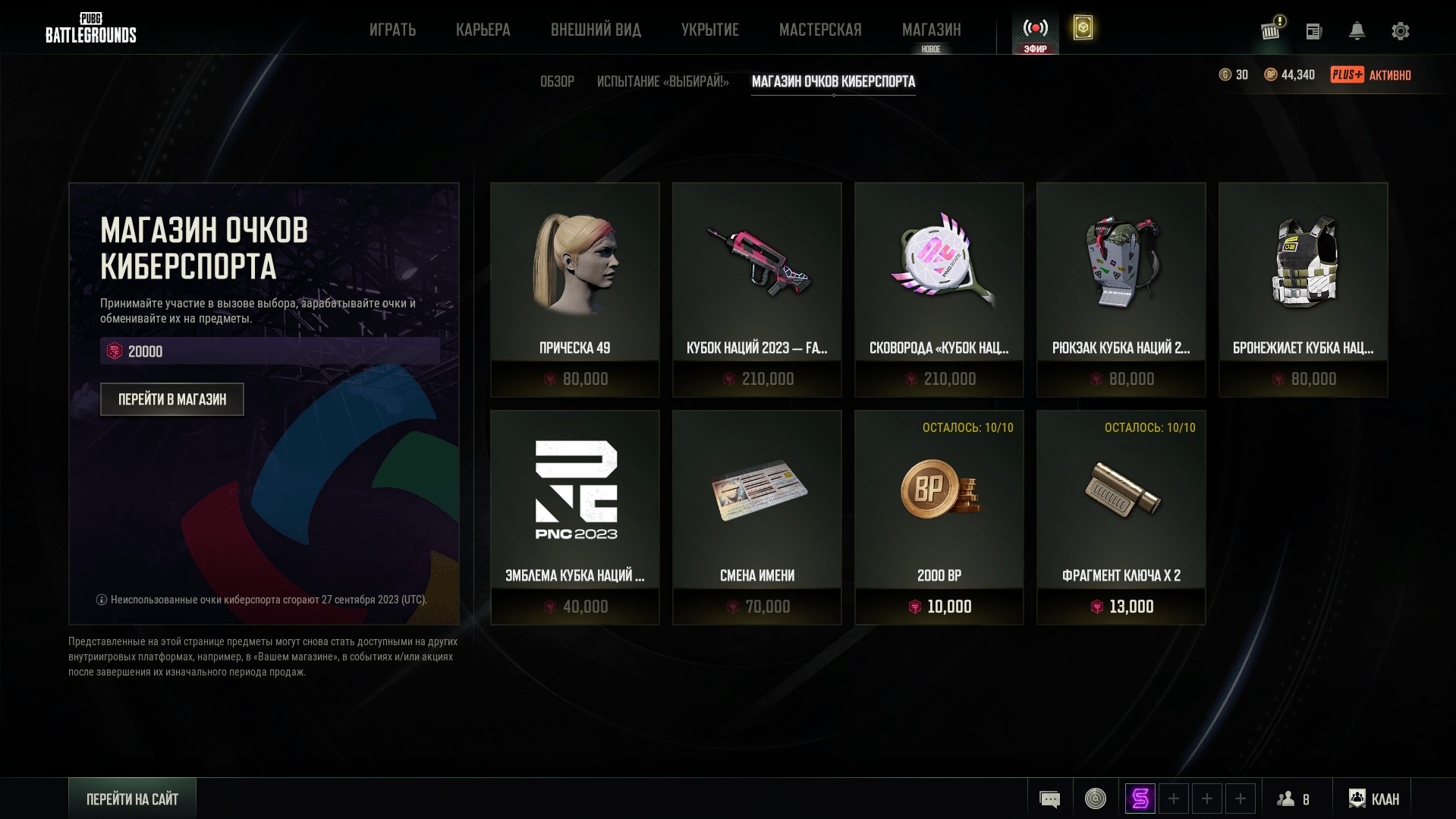
Task: Click the ПЕРЕЙТИ В МАГАЗИН button
Action: (172, 399)
